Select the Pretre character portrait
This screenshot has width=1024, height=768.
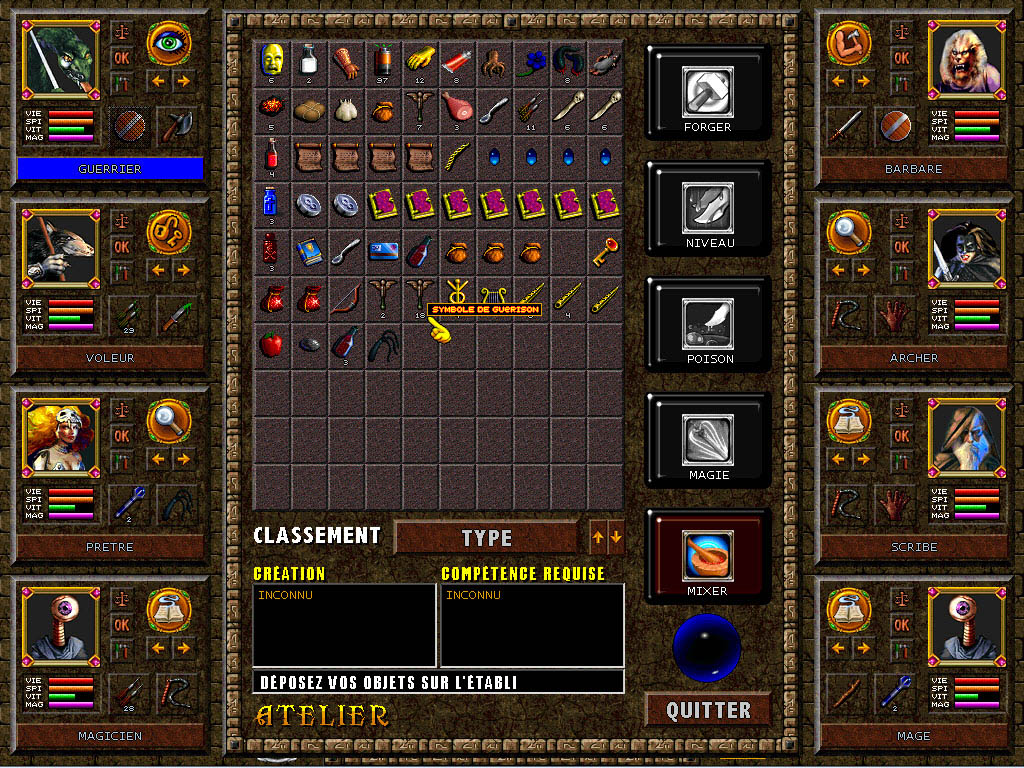pyautogui.click(x=60, y=437)
